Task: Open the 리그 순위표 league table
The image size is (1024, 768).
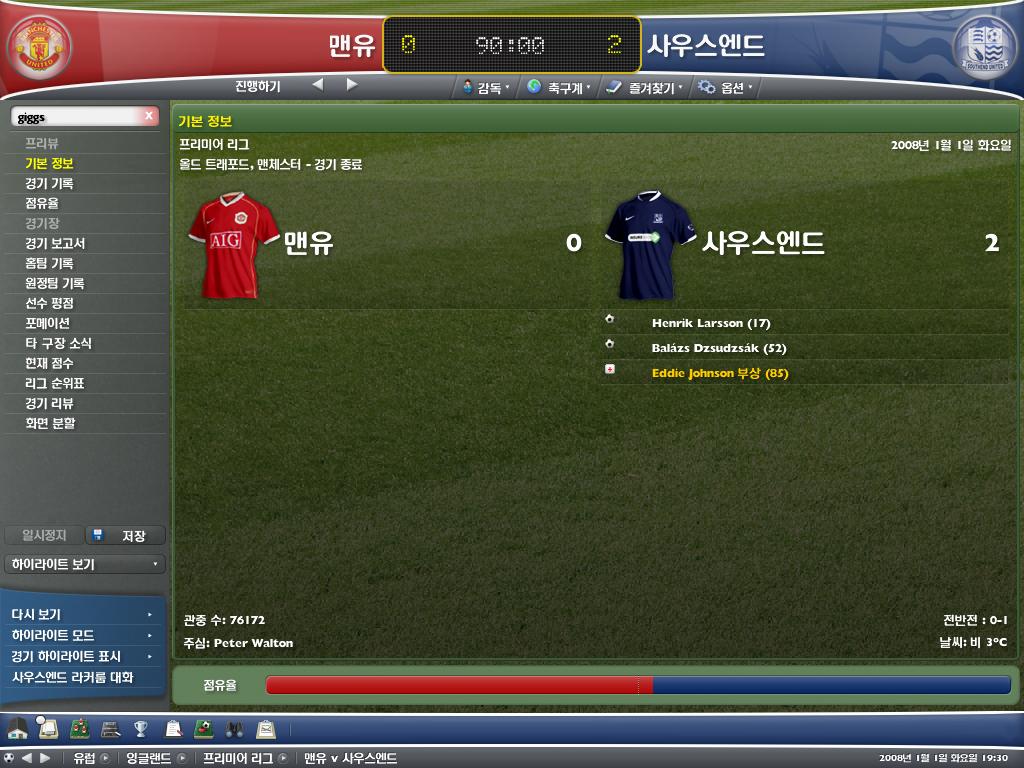Action: [55, 383]
